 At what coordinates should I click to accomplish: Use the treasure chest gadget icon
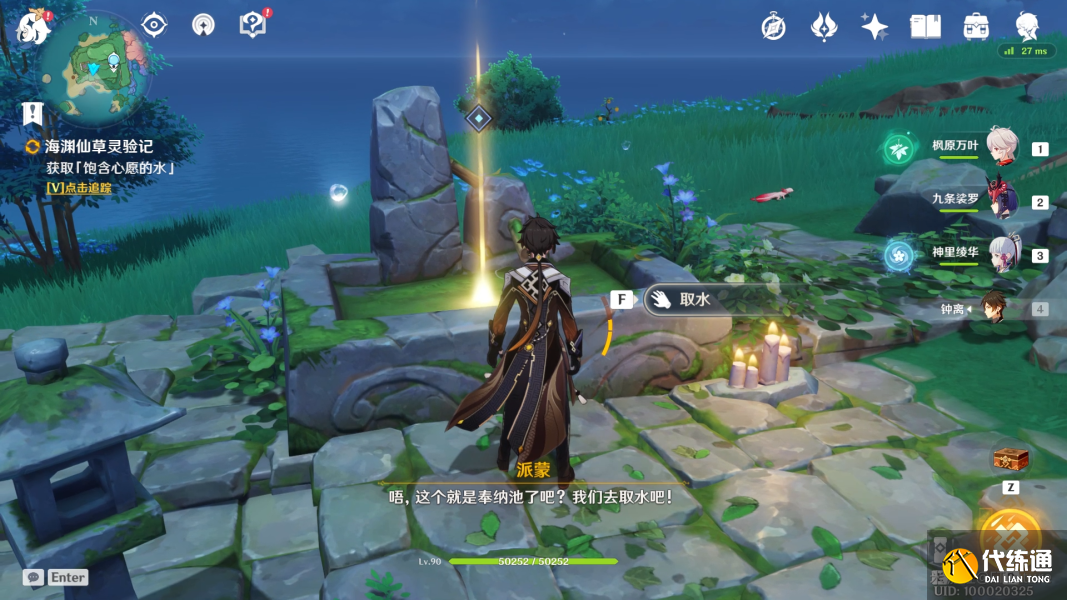point(1009,458)
